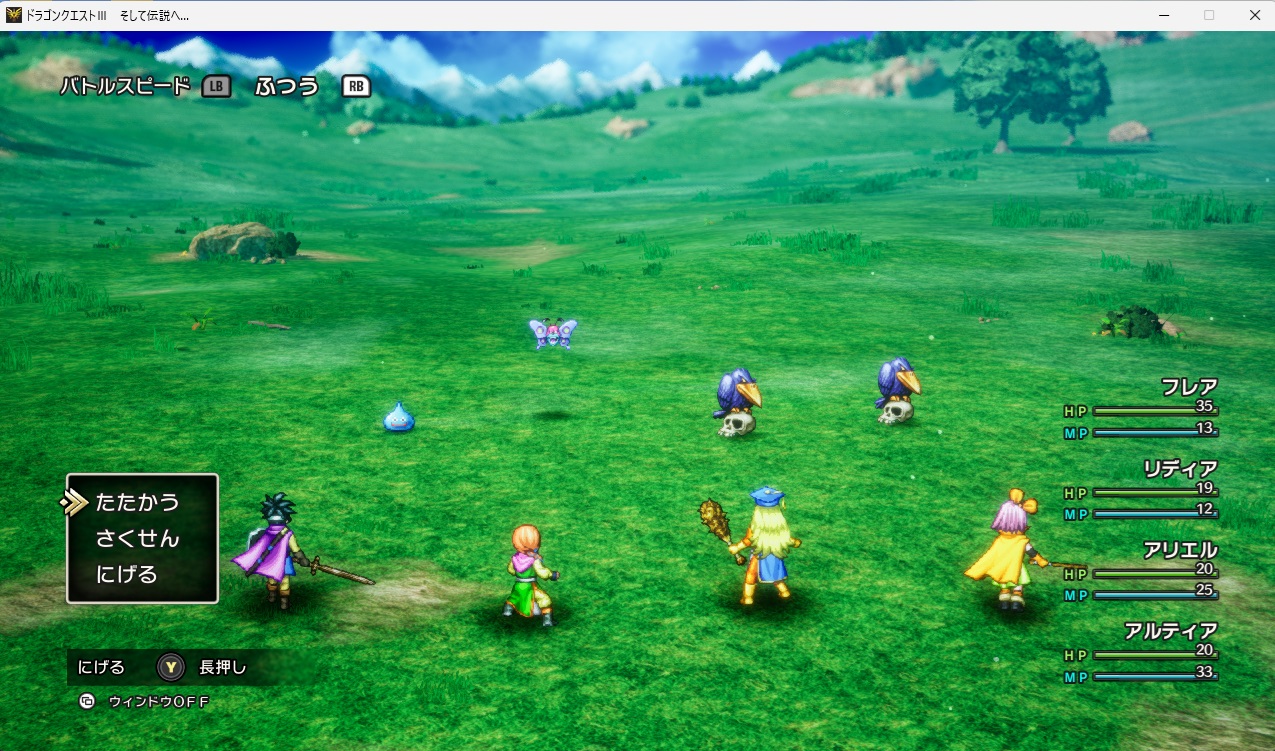Screen dimensions: 1275x751
Task: Close the game window
Action: pyautogui.click(x=1254, y=15)
